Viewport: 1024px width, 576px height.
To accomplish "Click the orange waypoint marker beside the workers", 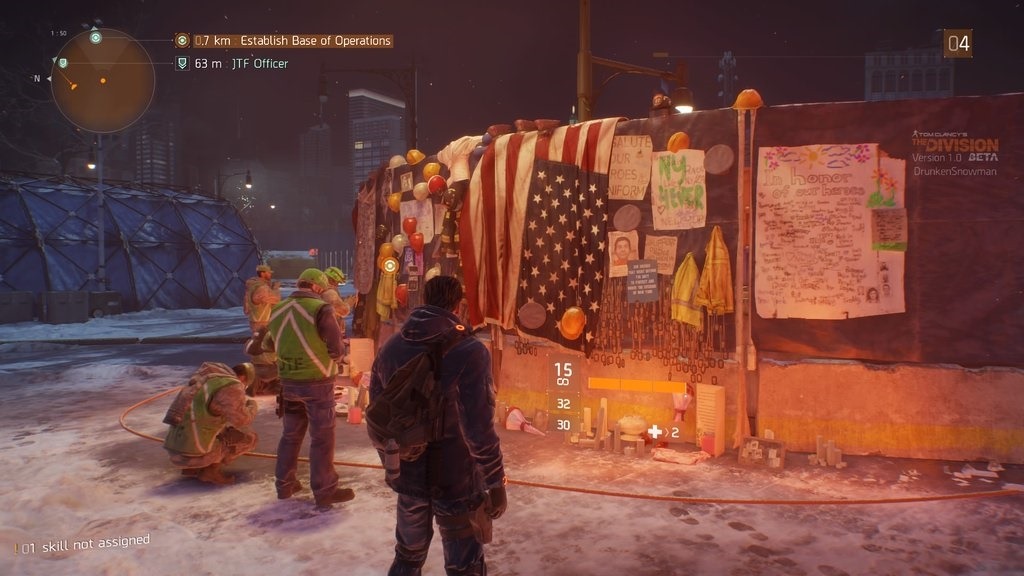I will 389,265.
